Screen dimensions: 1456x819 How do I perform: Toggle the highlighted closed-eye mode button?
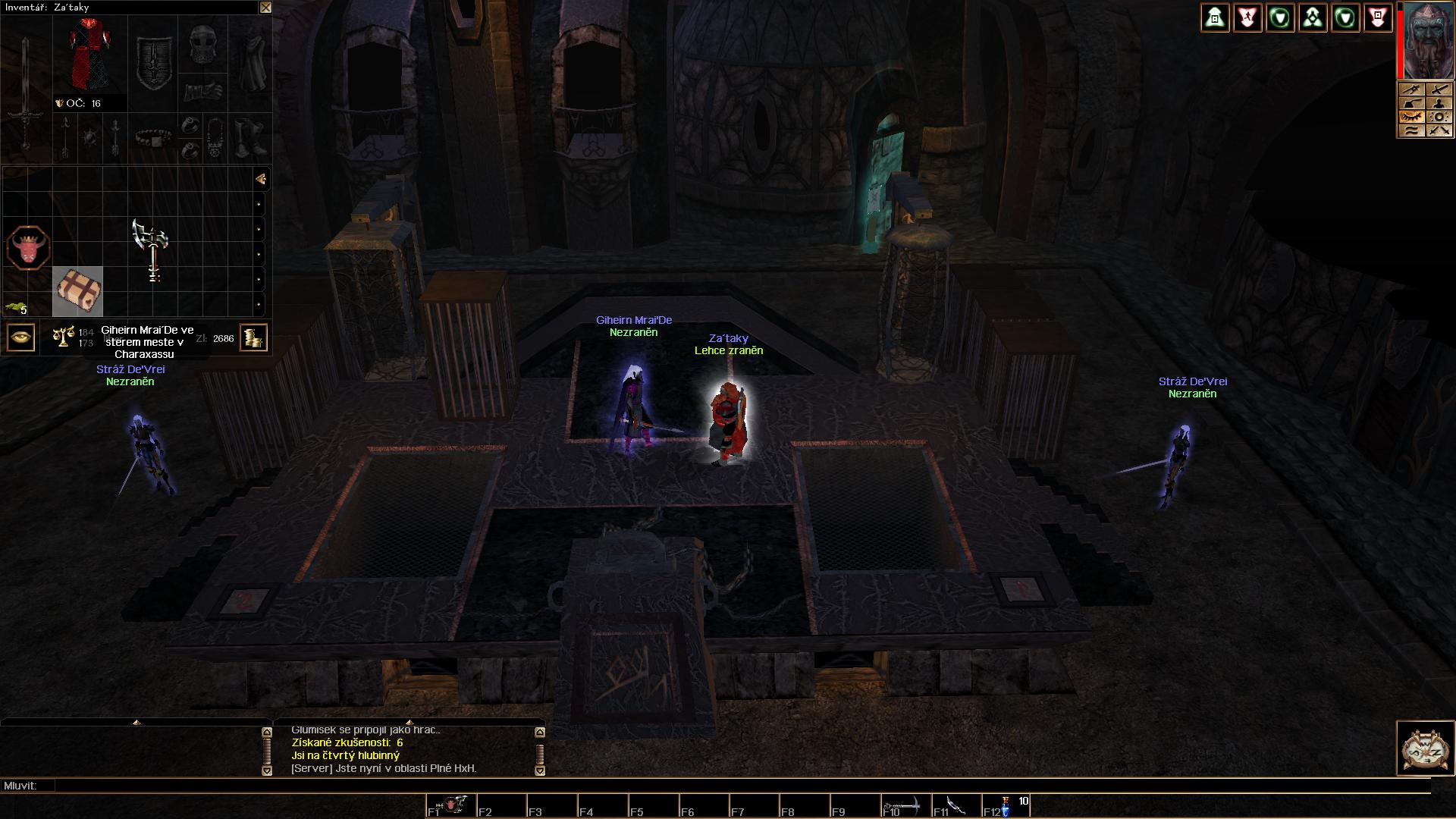tap(1410, 117)
